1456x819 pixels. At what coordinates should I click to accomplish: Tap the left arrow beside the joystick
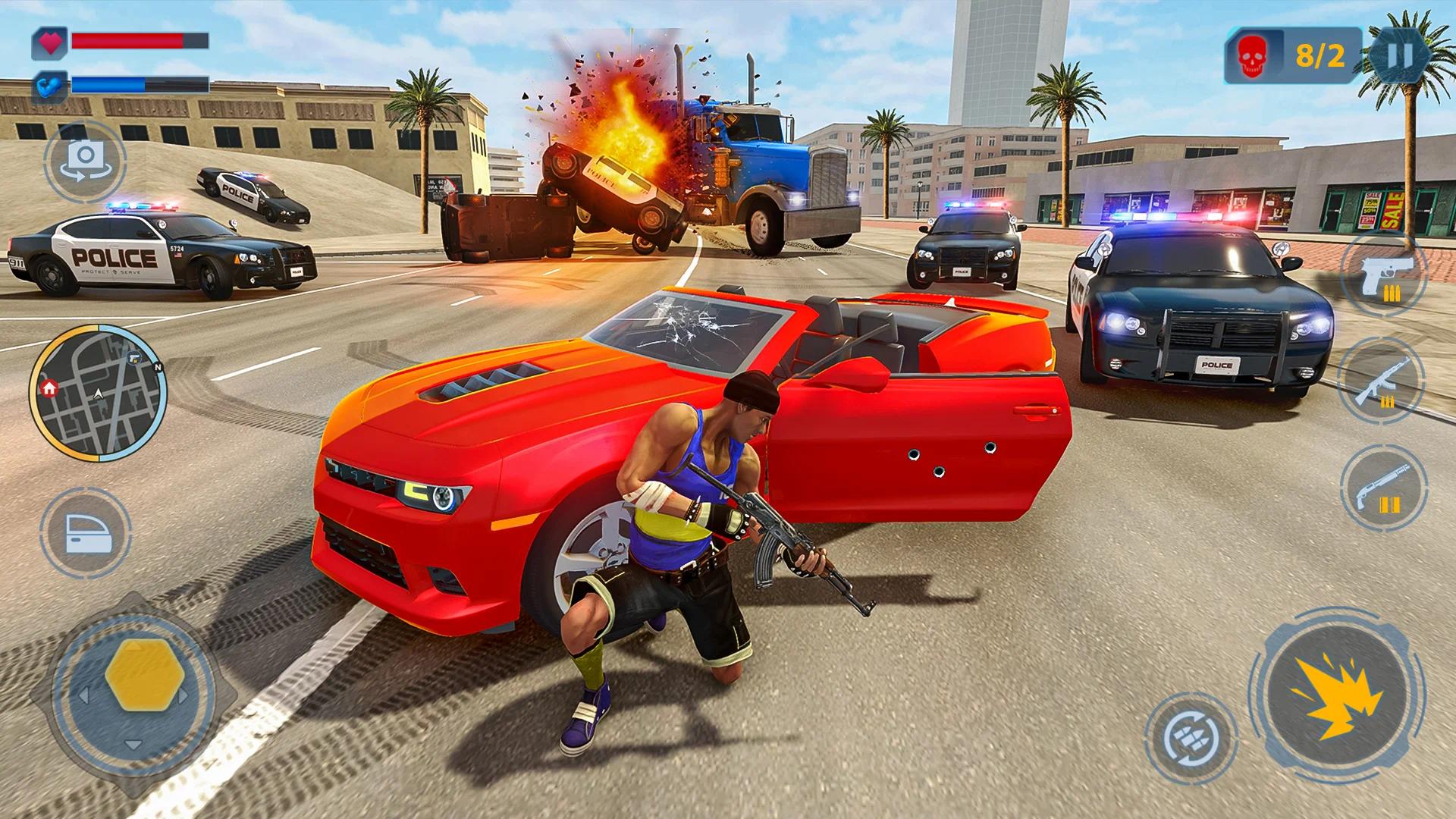84,695
